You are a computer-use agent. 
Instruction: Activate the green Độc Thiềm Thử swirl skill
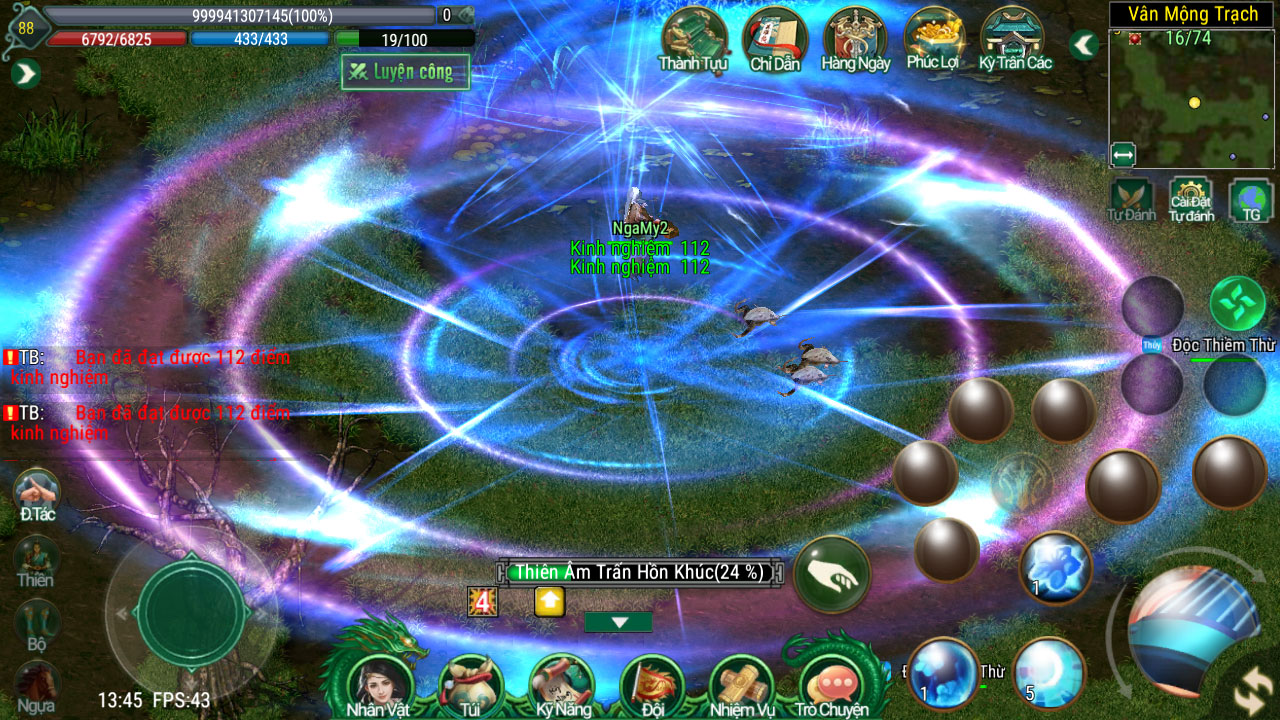[x=1237, y=304]
